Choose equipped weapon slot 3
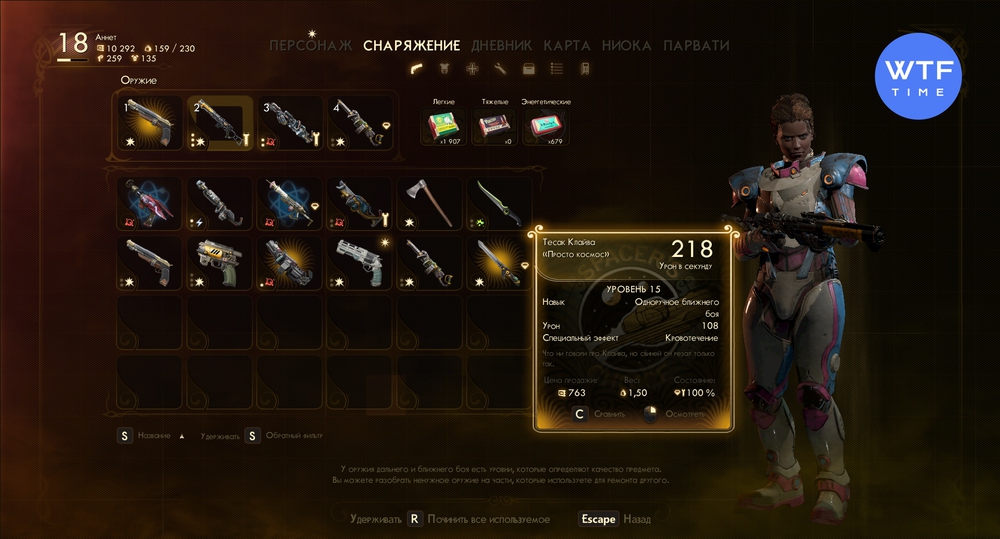This screenshot has height=539, width=1000. point(289,123)
